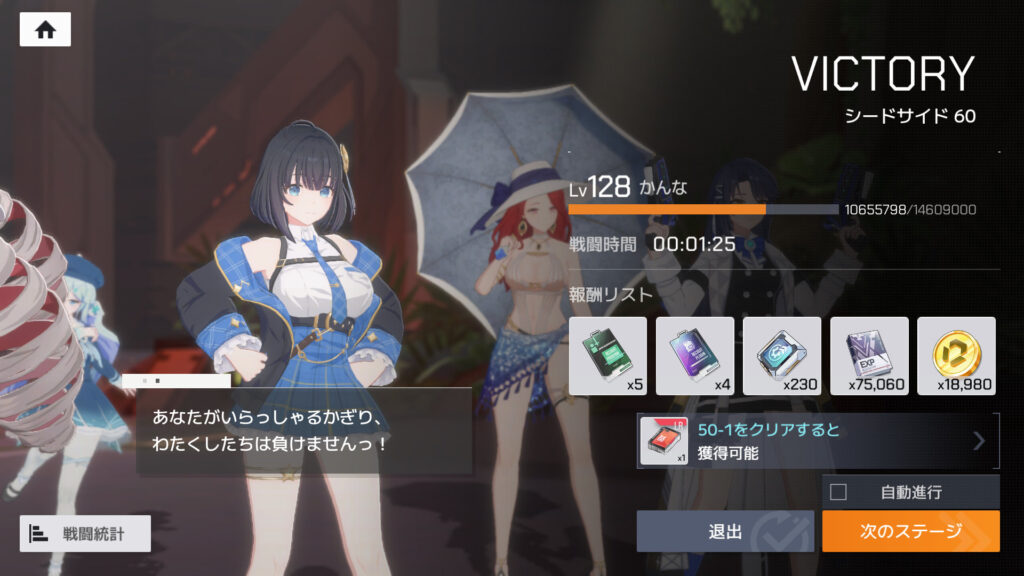Inspect the blue core reward x230
This screenshot has width=1024, height=576.
pos(782,356)
